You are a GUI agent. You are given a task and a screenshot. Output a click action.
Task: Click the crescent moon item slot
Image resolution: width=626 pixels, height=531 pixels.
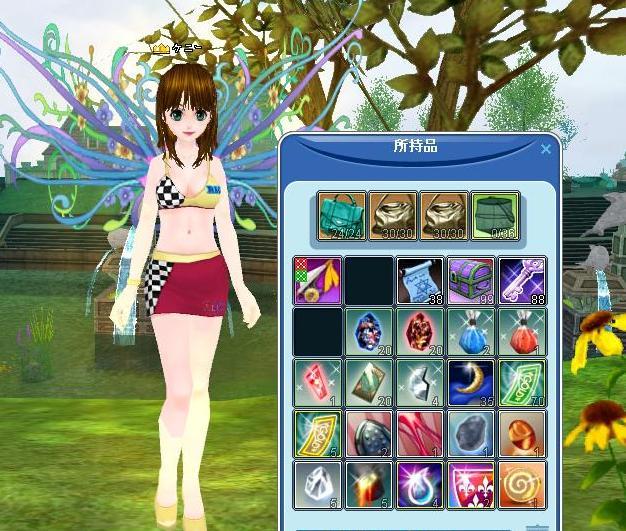(471, 382)
